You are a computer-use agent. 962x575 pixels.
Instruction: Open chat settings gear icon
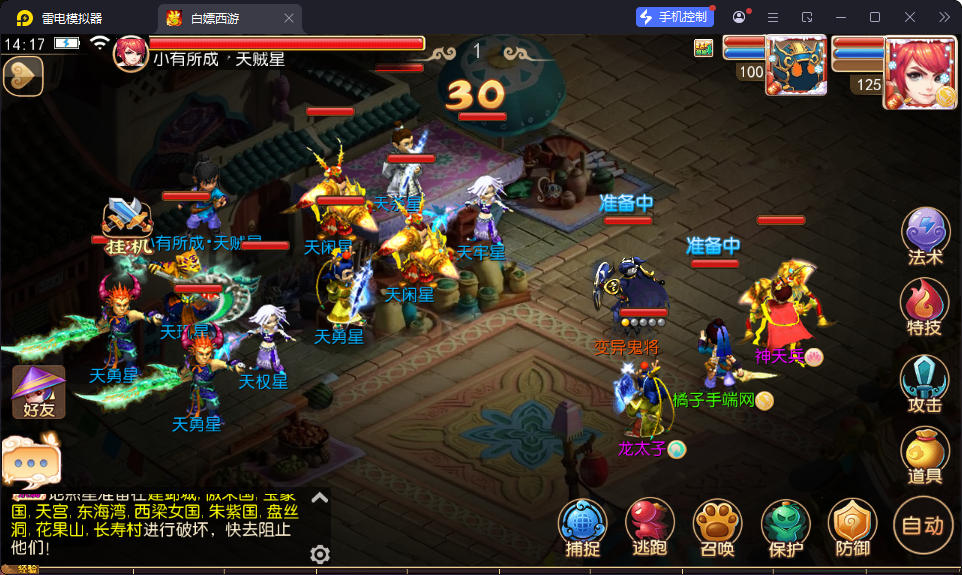coord(320,554)
